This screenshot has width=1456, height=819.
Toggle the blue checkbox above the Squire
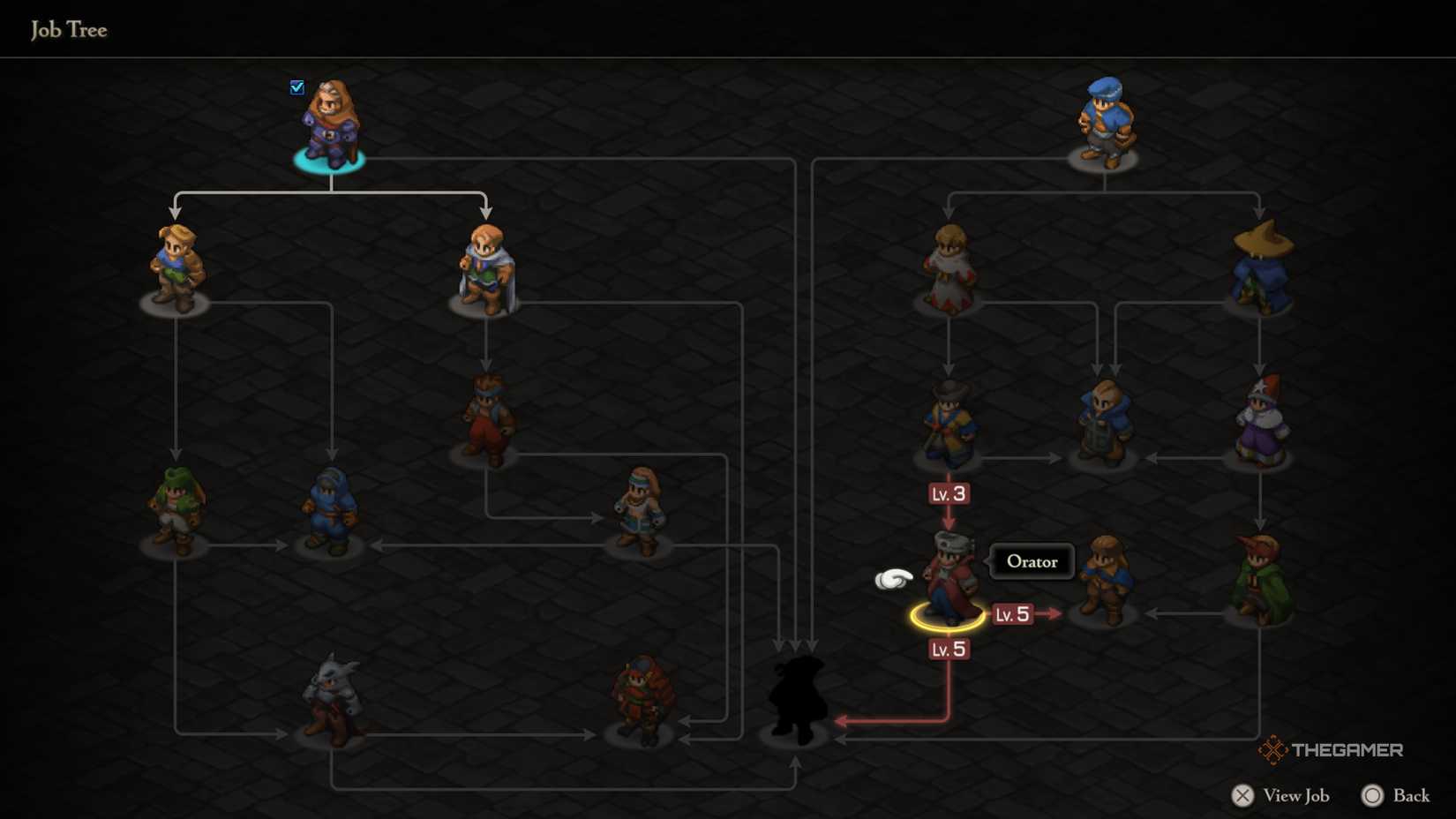pyautogui.click(x=296, y=86)
